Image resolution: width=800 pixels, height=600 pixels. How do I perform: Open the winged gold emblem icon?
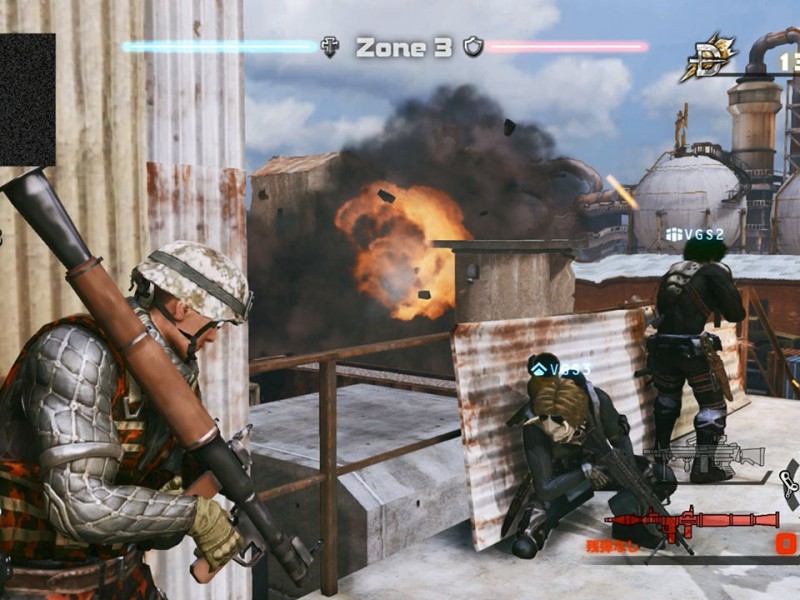point(711,58)
